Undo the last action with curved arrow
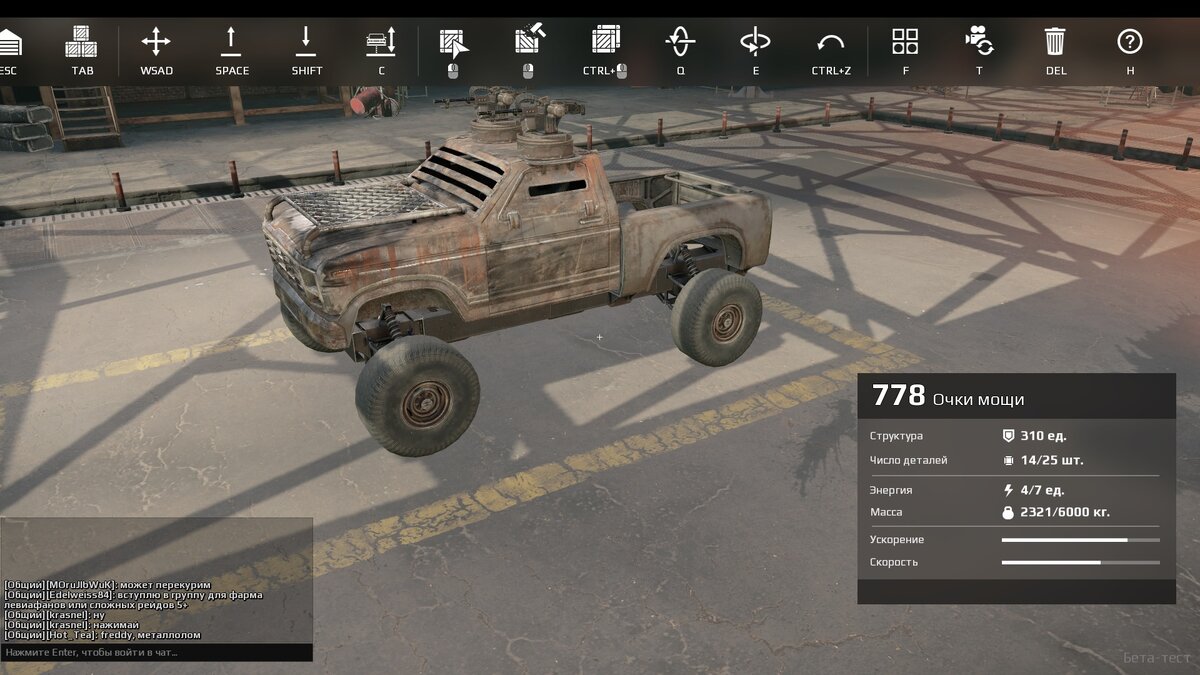Screen dimensions: 1200x675 [830, 42]
